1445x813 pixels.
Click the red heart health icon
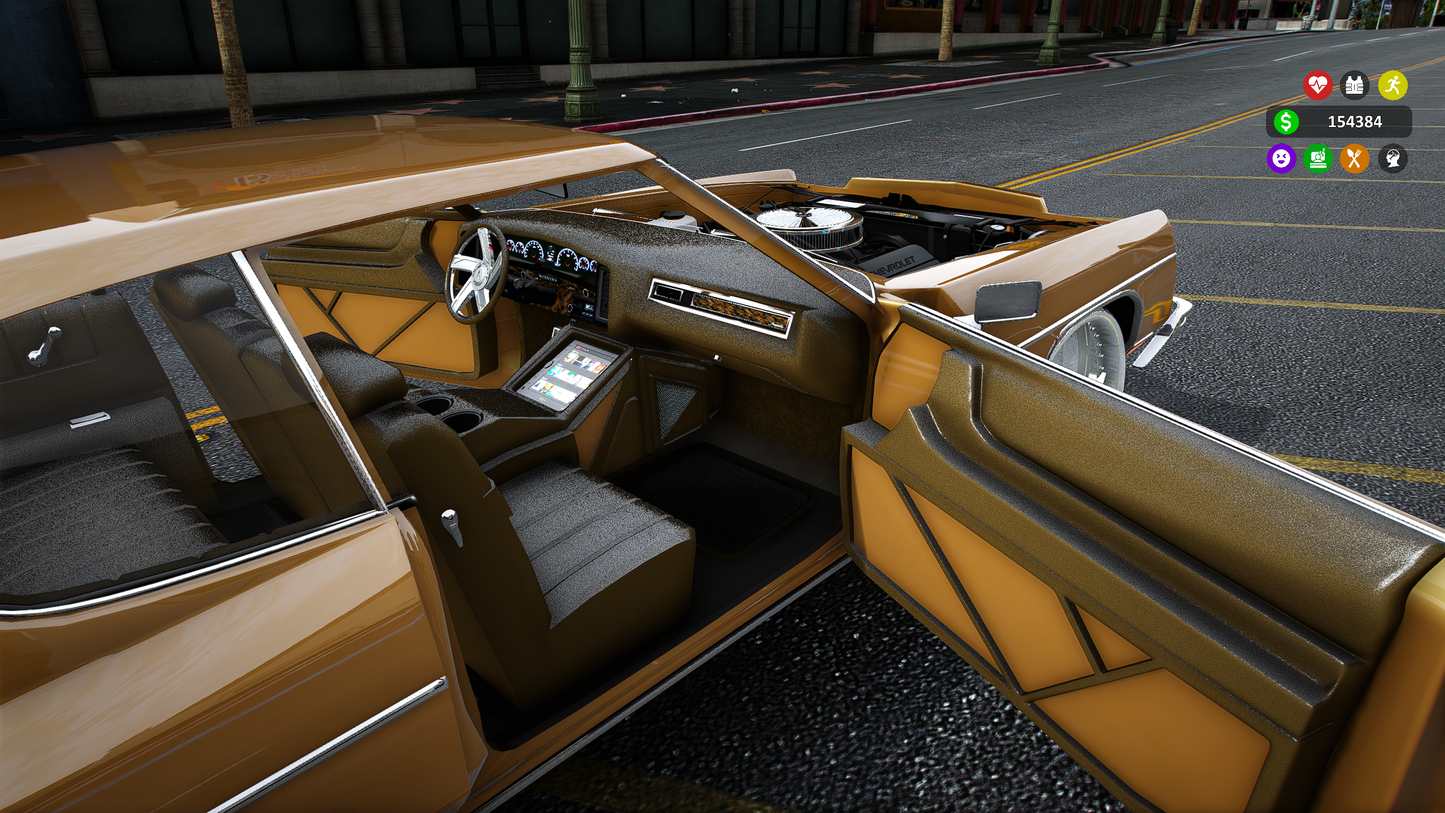tap(1318, 86)
